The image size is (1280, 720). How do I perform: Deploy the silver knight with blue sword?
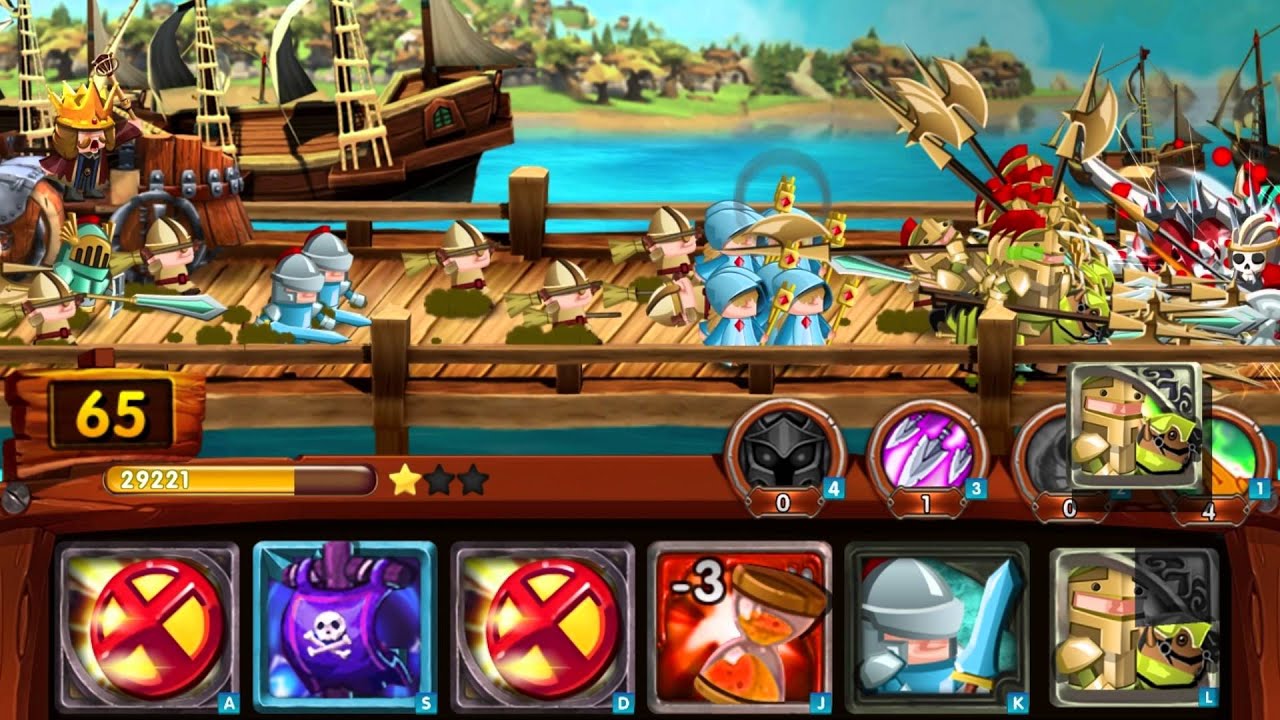pos(937,626)
